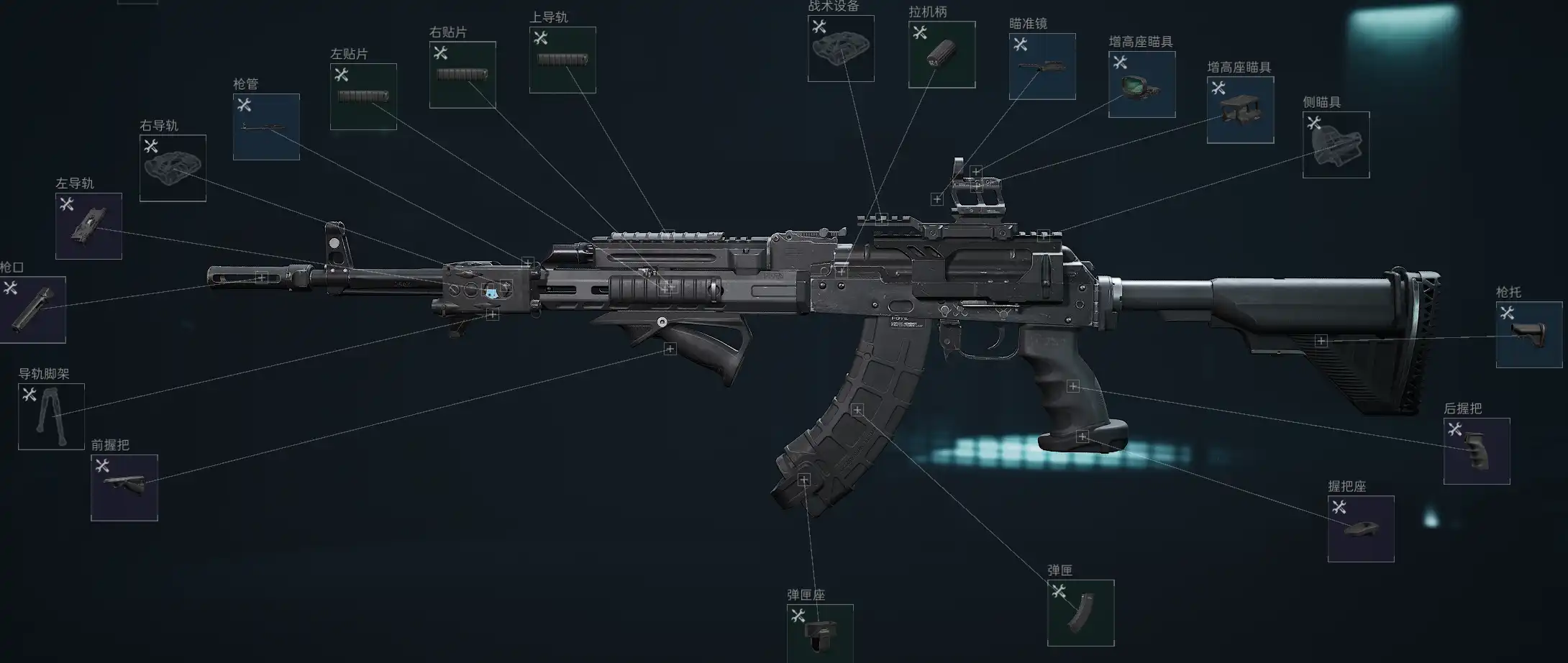1568x663 pixels.
Task: Click the 弹匣座 magazine well slot
Action: 820,634
